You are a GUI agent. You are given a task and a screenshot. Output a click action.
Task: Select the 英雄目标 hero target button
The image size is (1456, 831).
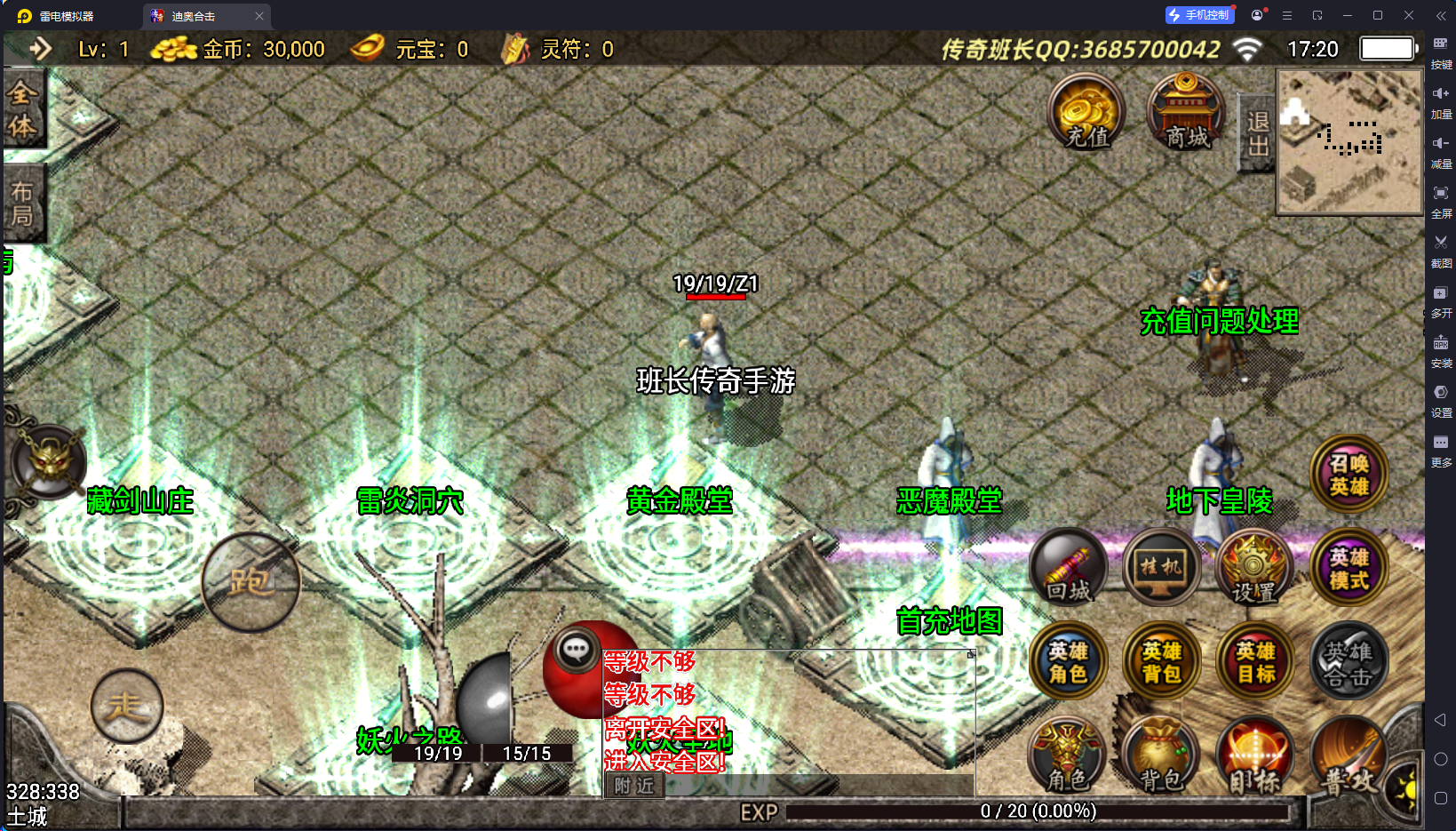pos(1255,662)
